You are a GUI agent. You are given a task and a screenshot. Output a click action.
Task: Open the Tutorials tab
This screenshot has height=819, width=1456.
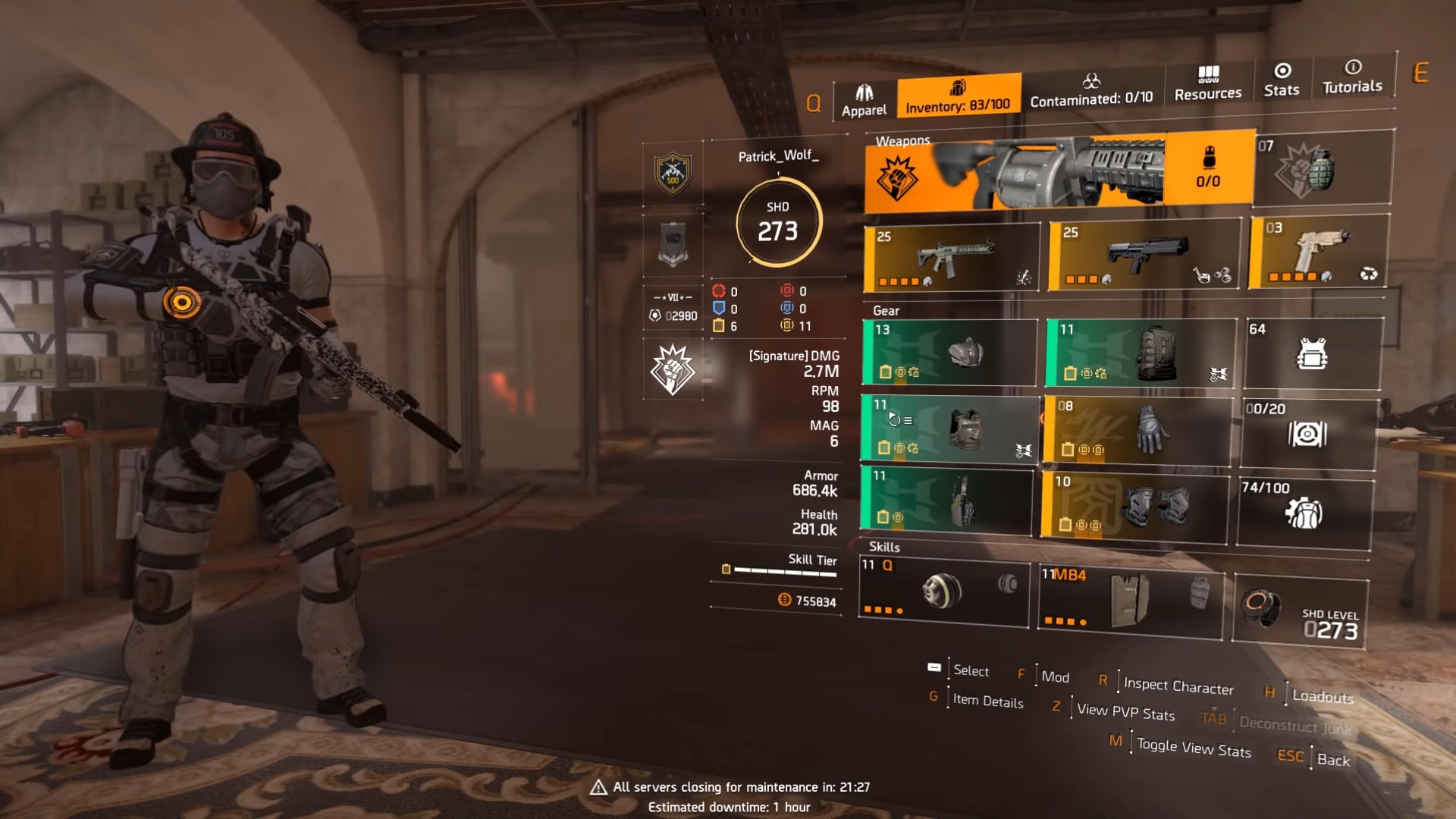[x=1352, y=77]
